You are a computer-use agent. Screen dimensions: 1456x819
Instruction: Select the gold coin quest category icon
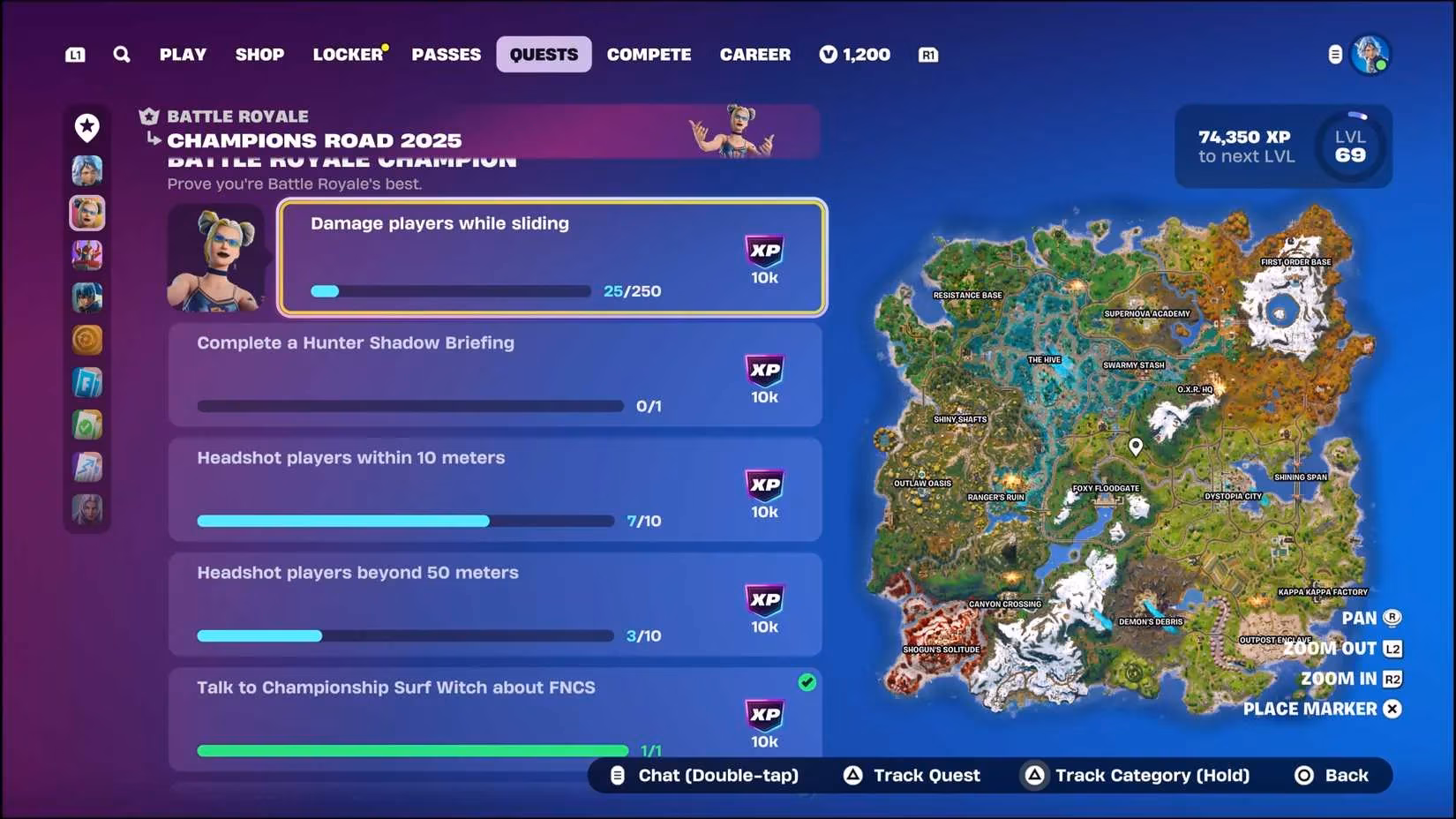87,340
